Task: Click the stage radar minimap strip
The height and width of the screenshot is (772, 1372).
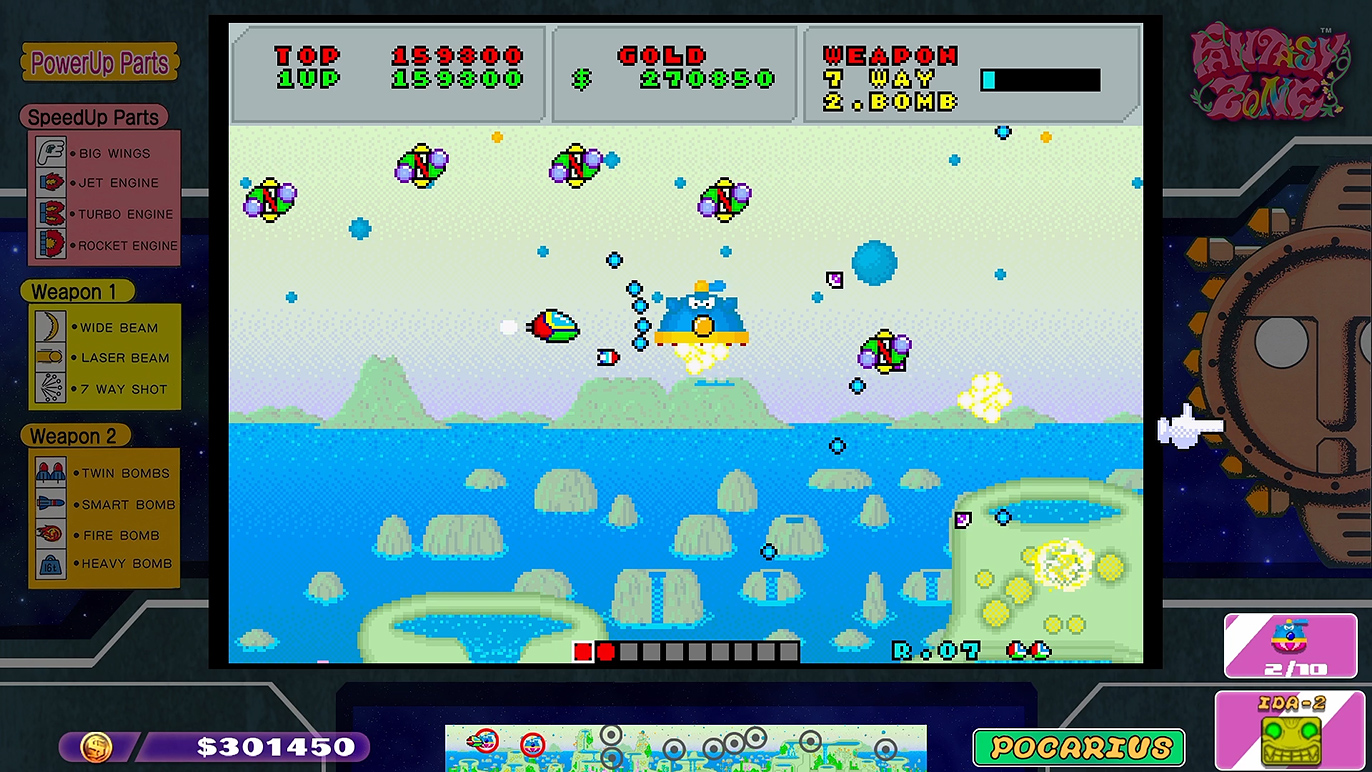Action: 685,747
